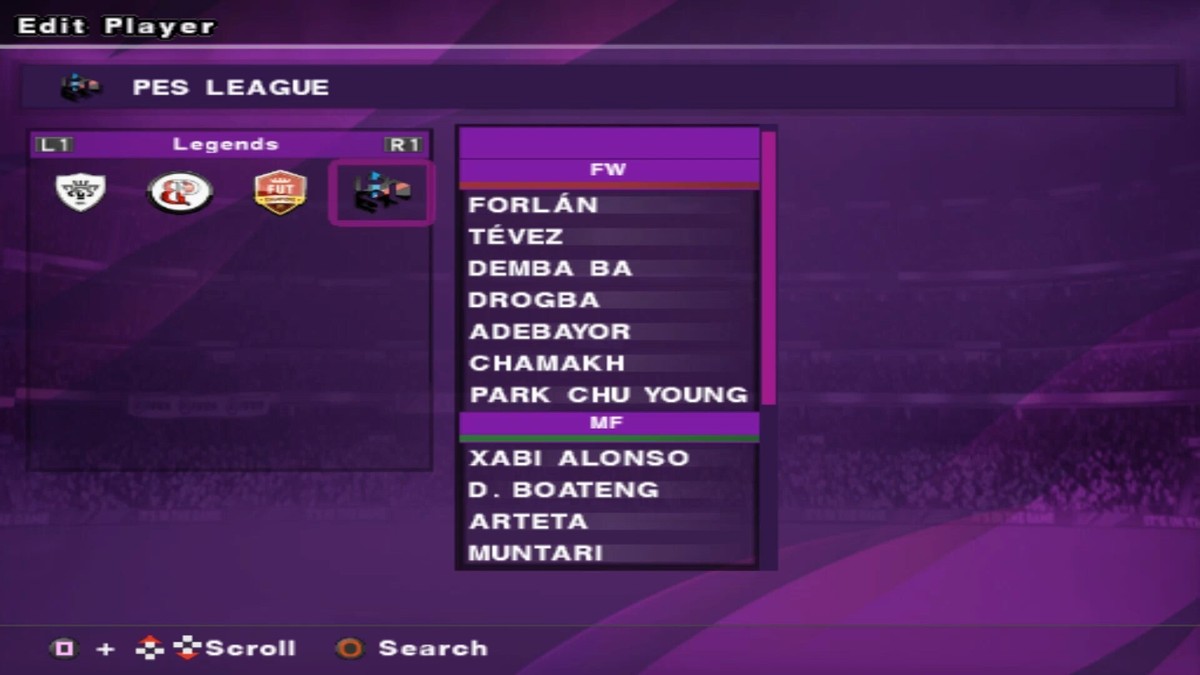Select Tévez in the forwards list
Image resolution: width=1200 pixels, height=675 pixels.
tap(516, 237)
